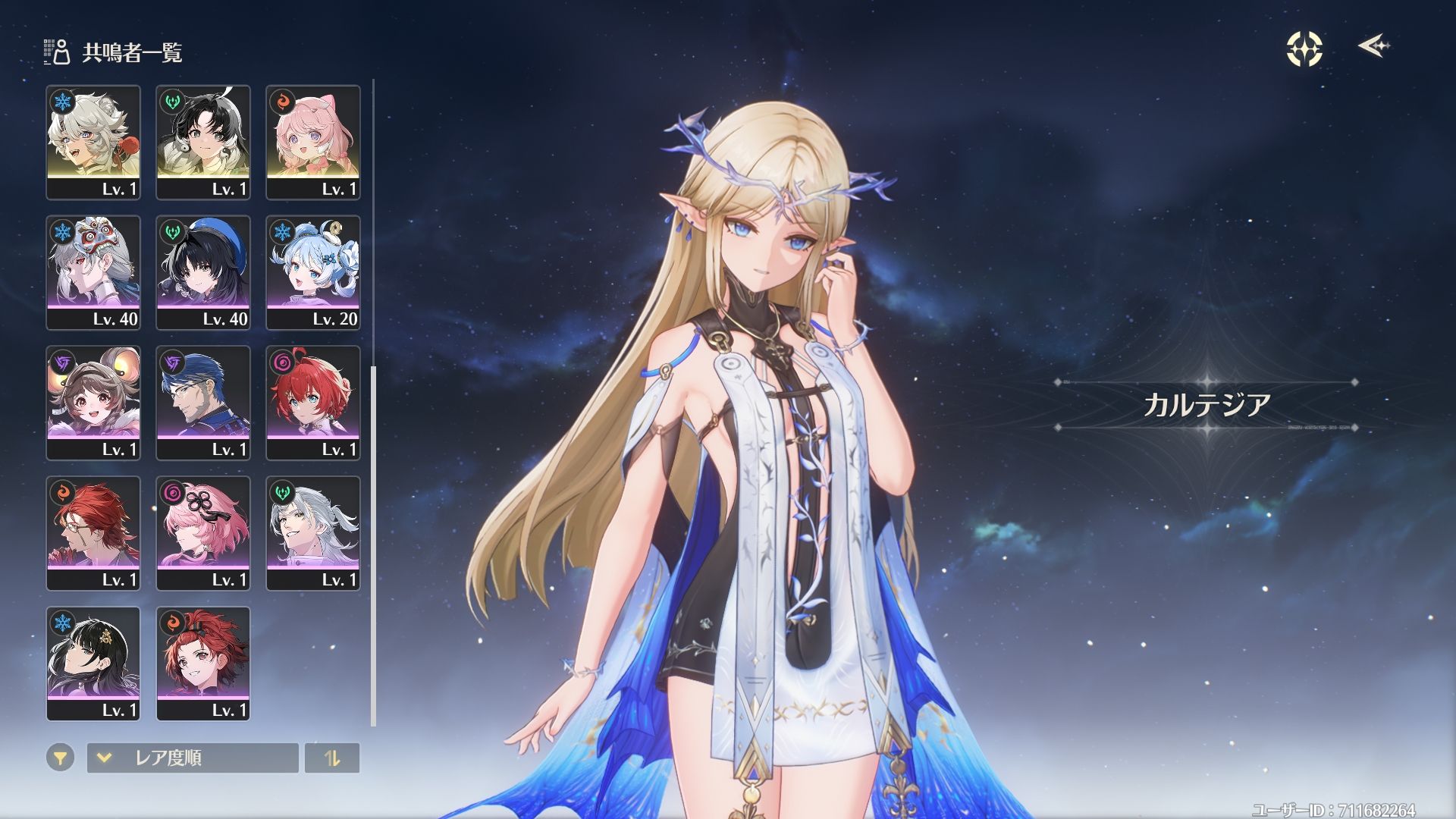Click the circular compass icon at top right
Image resolution: width=1456 pixels, height=819 pixels.
[1304, 49]
